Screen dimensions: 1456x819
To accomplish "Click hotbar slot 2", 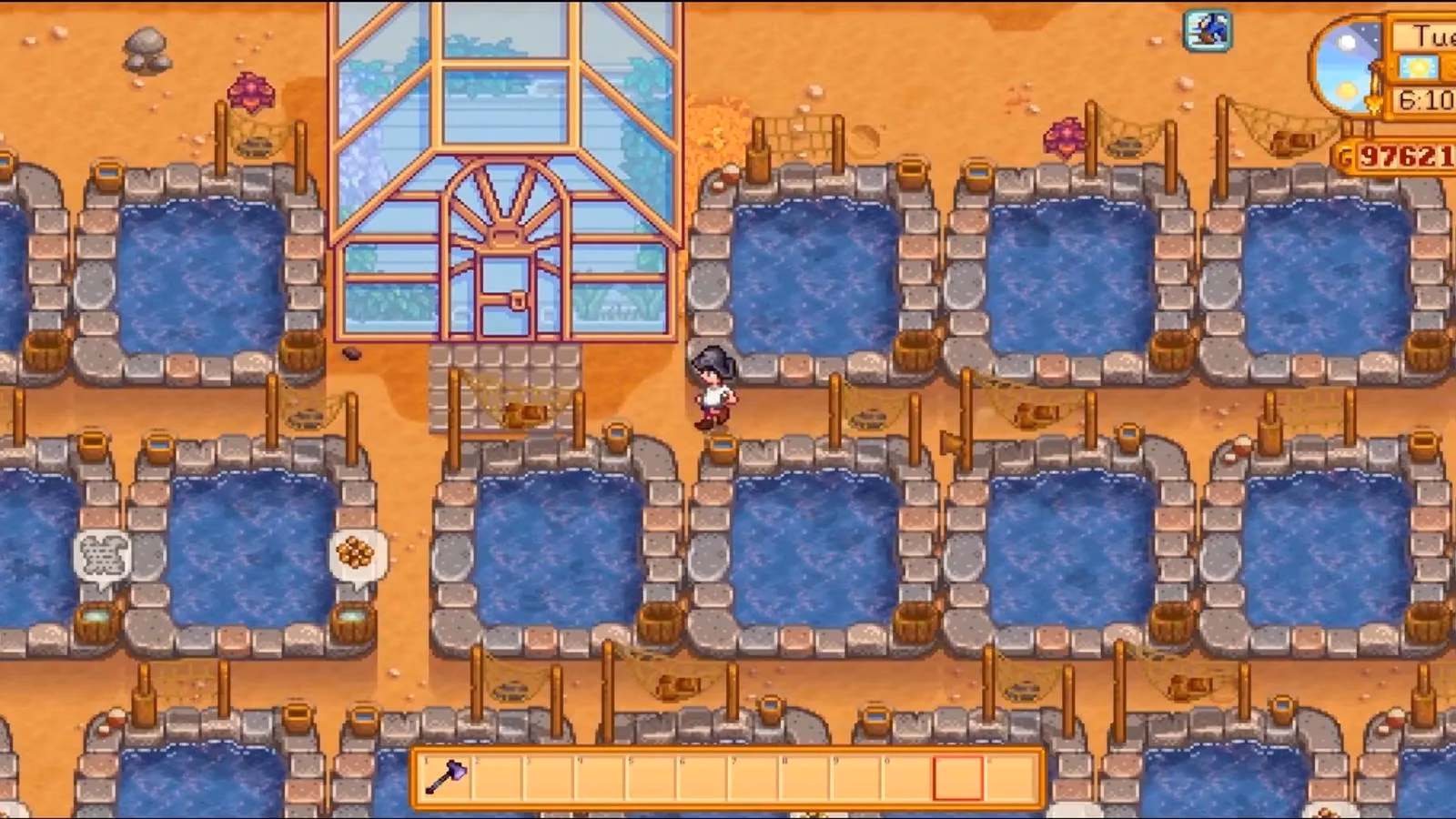I will 498,778.
